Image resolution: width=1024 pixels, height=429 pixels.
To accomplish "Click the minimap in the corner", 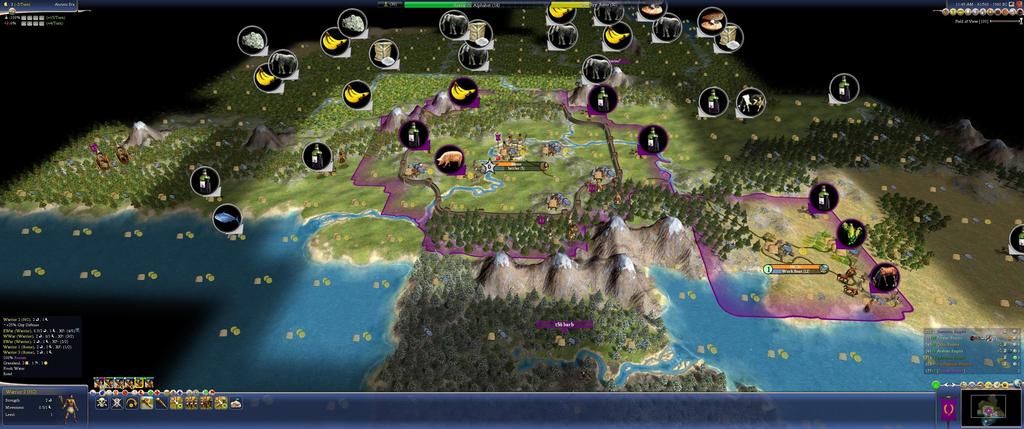I will pyautogui.click(x=990, y=406).
